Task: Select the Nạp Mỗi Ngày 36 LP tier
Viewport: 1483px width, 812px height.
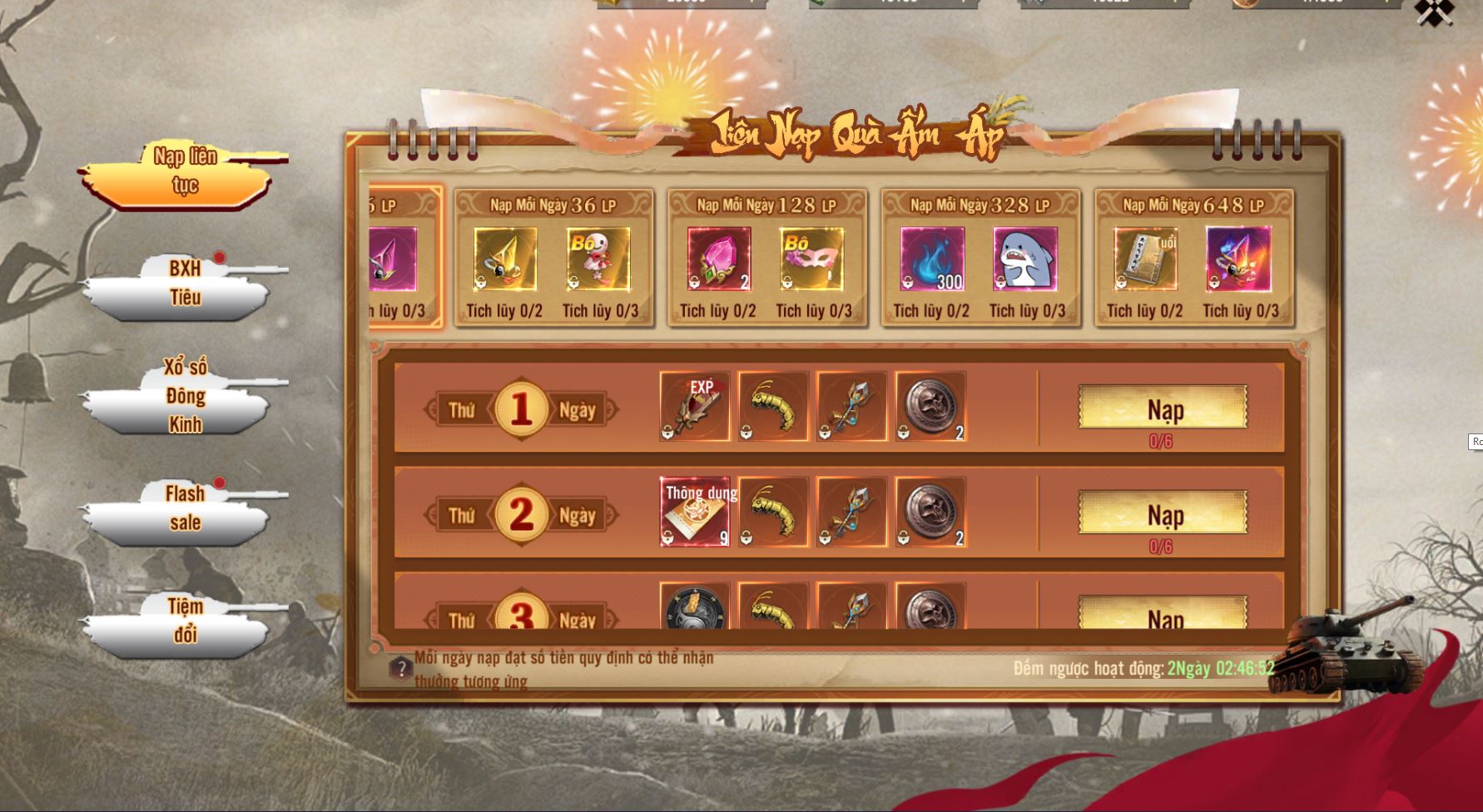Action: tap(553, 205)
